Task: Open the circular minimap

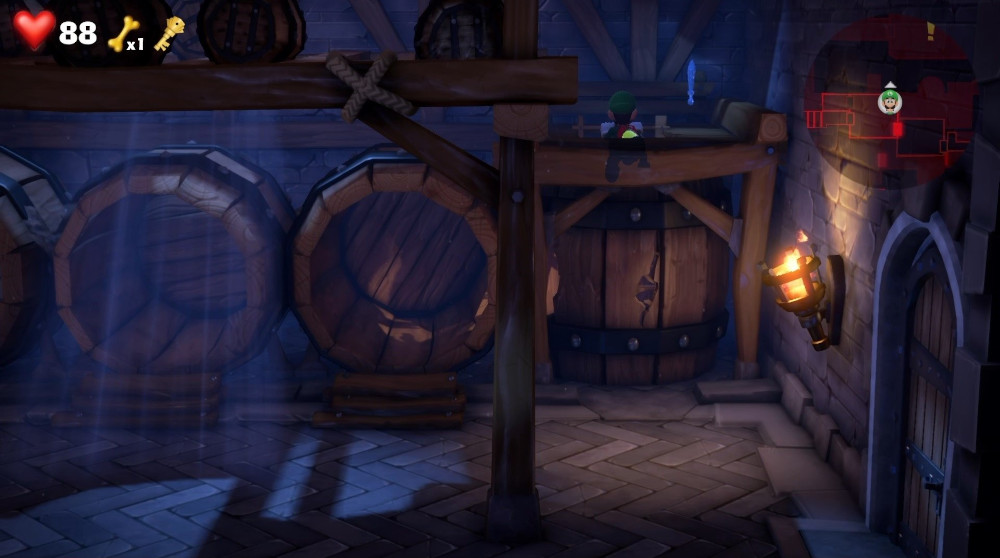Action: click(x=889, y=100)
